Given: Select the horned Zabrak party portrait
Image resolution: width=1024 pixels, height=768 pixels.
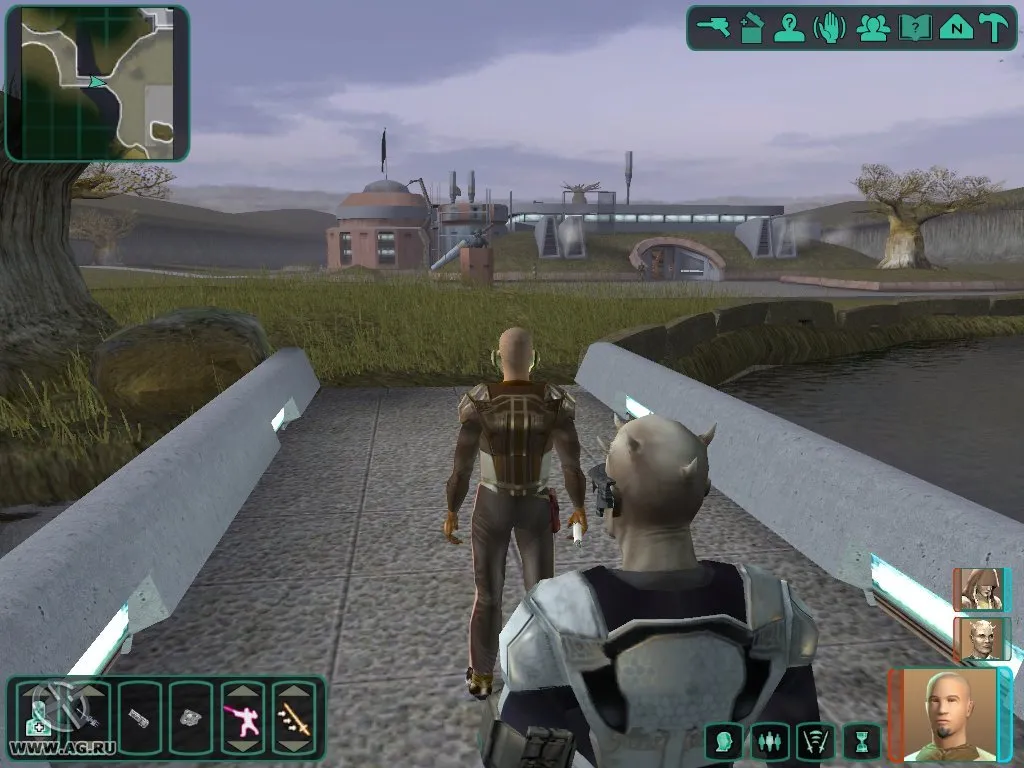Looking at the screenshot, I should (976, 638).
